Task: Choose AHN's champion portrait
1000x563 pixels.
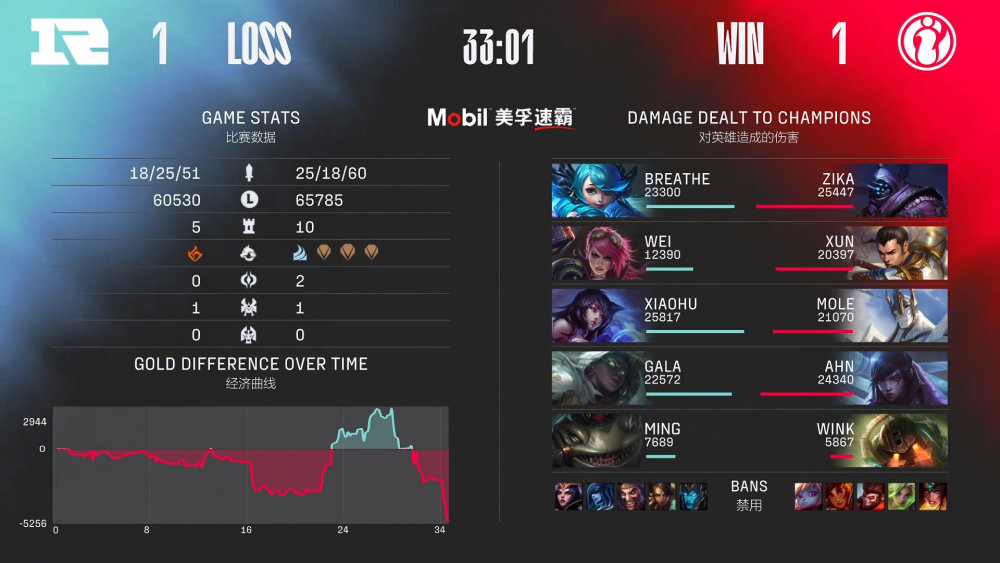Action: click(902, 378)
